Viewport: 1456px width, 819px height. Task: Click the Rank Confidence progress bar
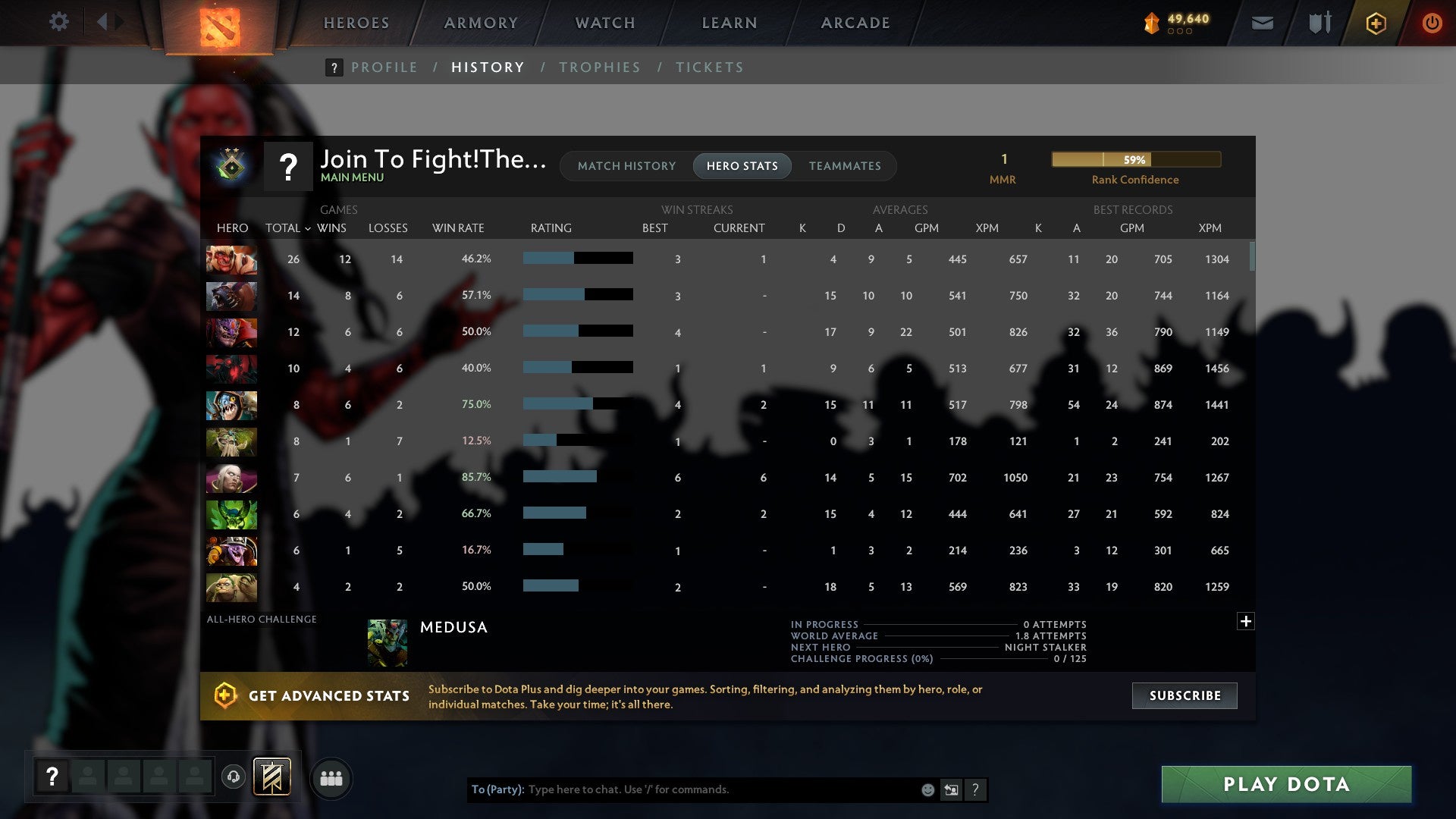click(x=1135, y=159)
